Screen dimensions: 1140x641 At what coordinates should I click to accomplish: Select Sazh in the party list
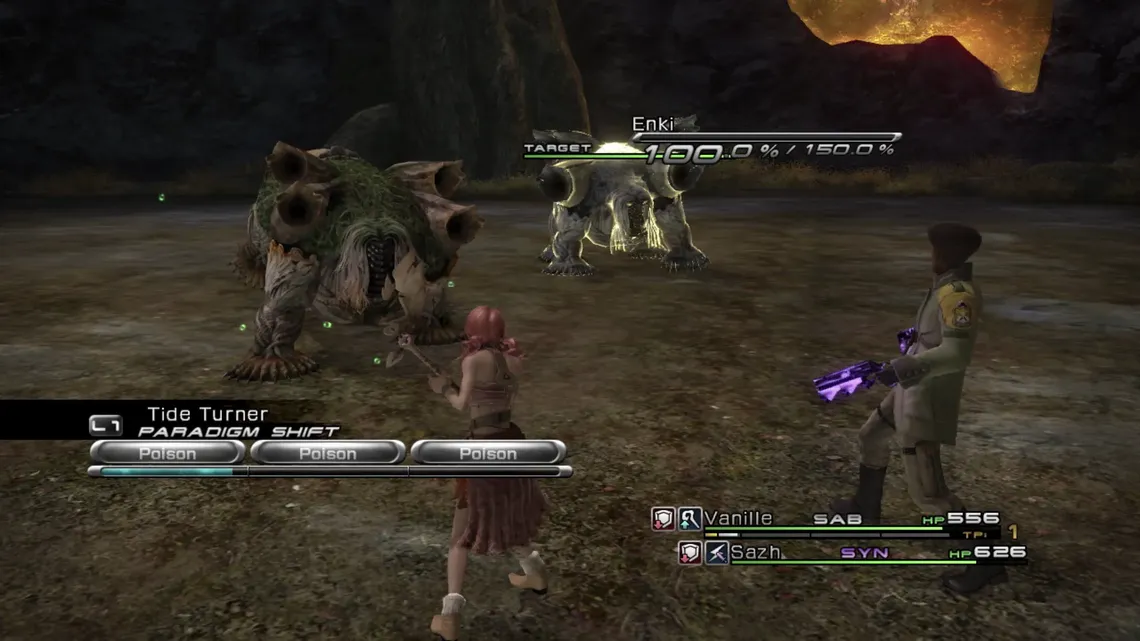(755, 552)
